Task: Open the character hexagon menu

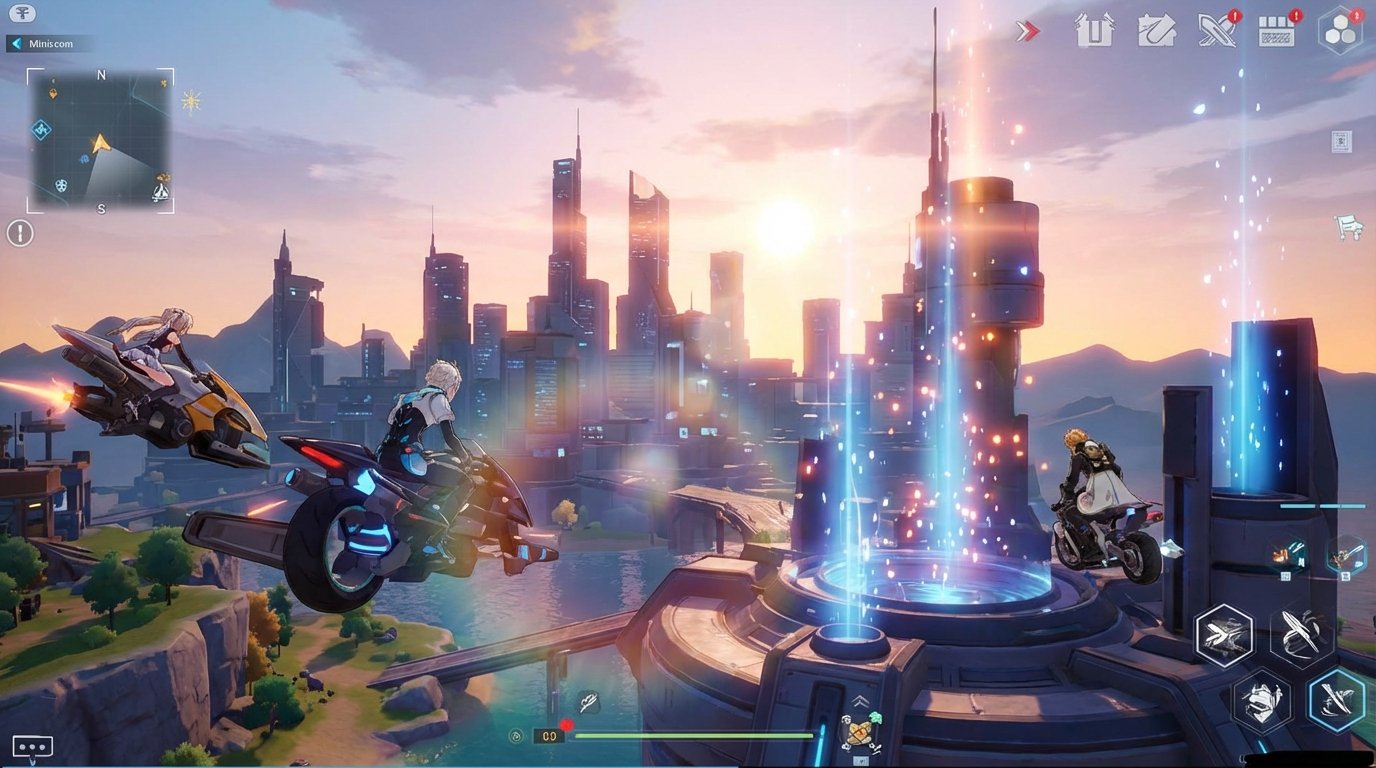Action: point(1340,29)
